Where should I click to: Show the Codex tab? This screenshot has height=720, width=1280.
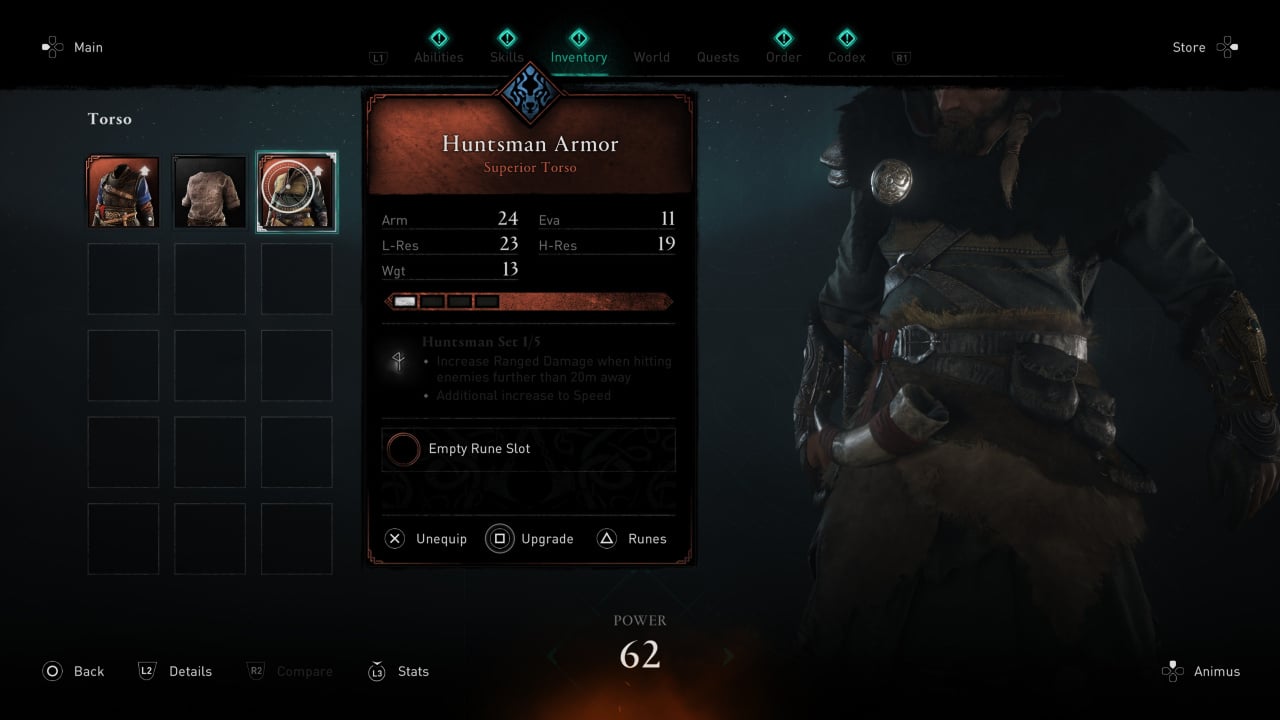tap(846, 57)
